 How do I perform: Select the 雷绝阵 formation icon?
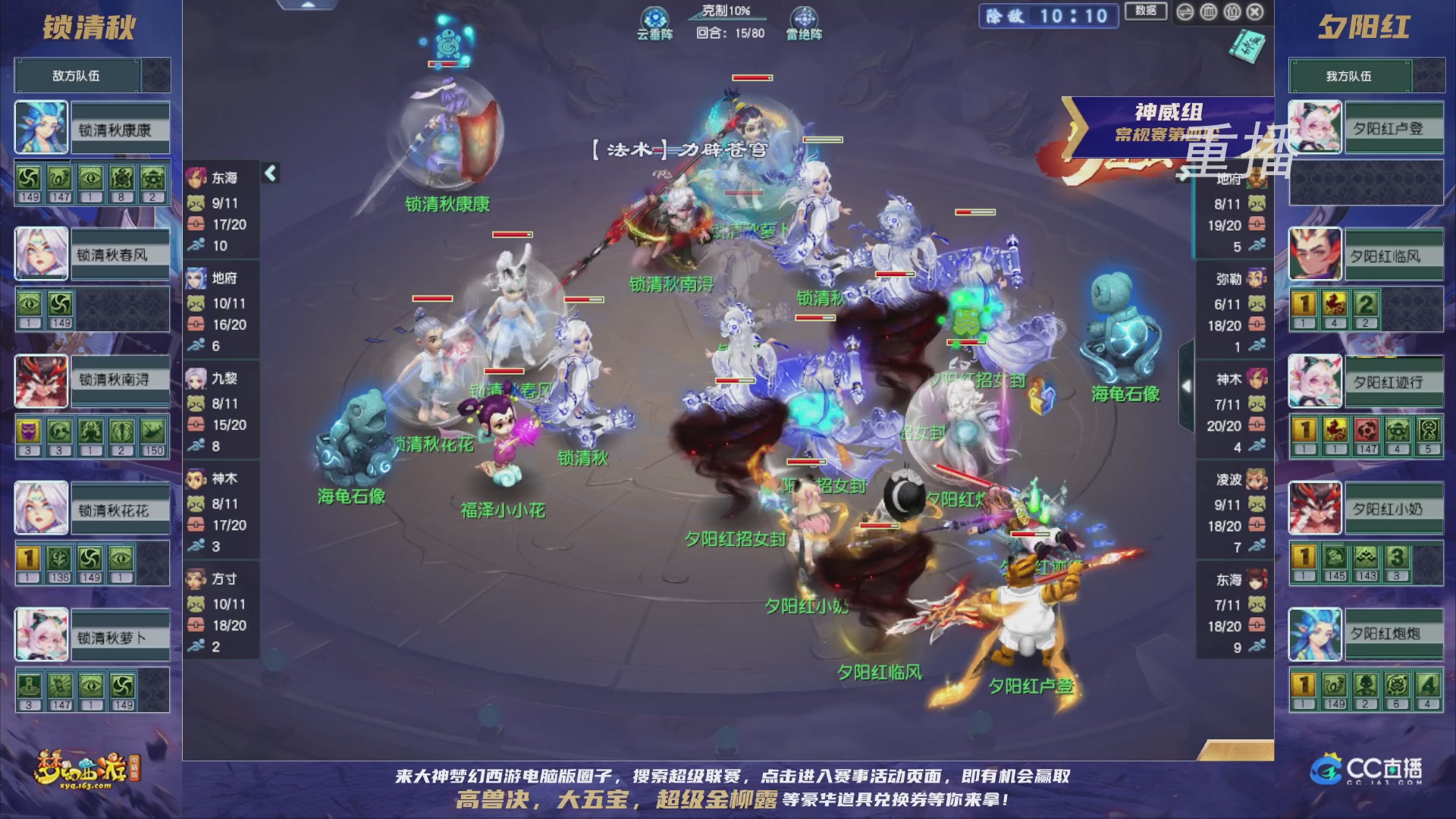coord(806,17)
